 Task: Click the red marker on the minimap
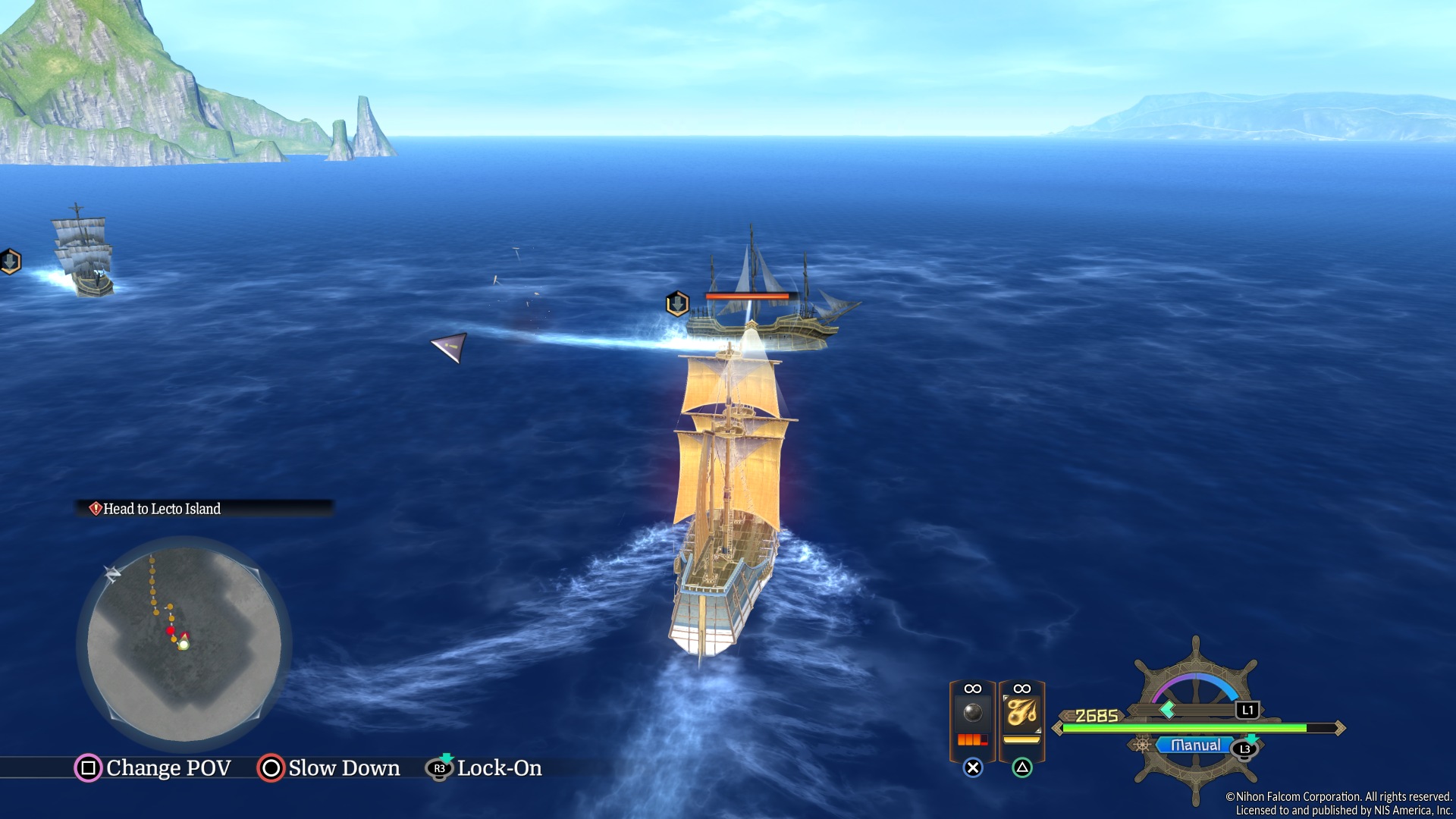pyautogui.click(x=171, y=630)
